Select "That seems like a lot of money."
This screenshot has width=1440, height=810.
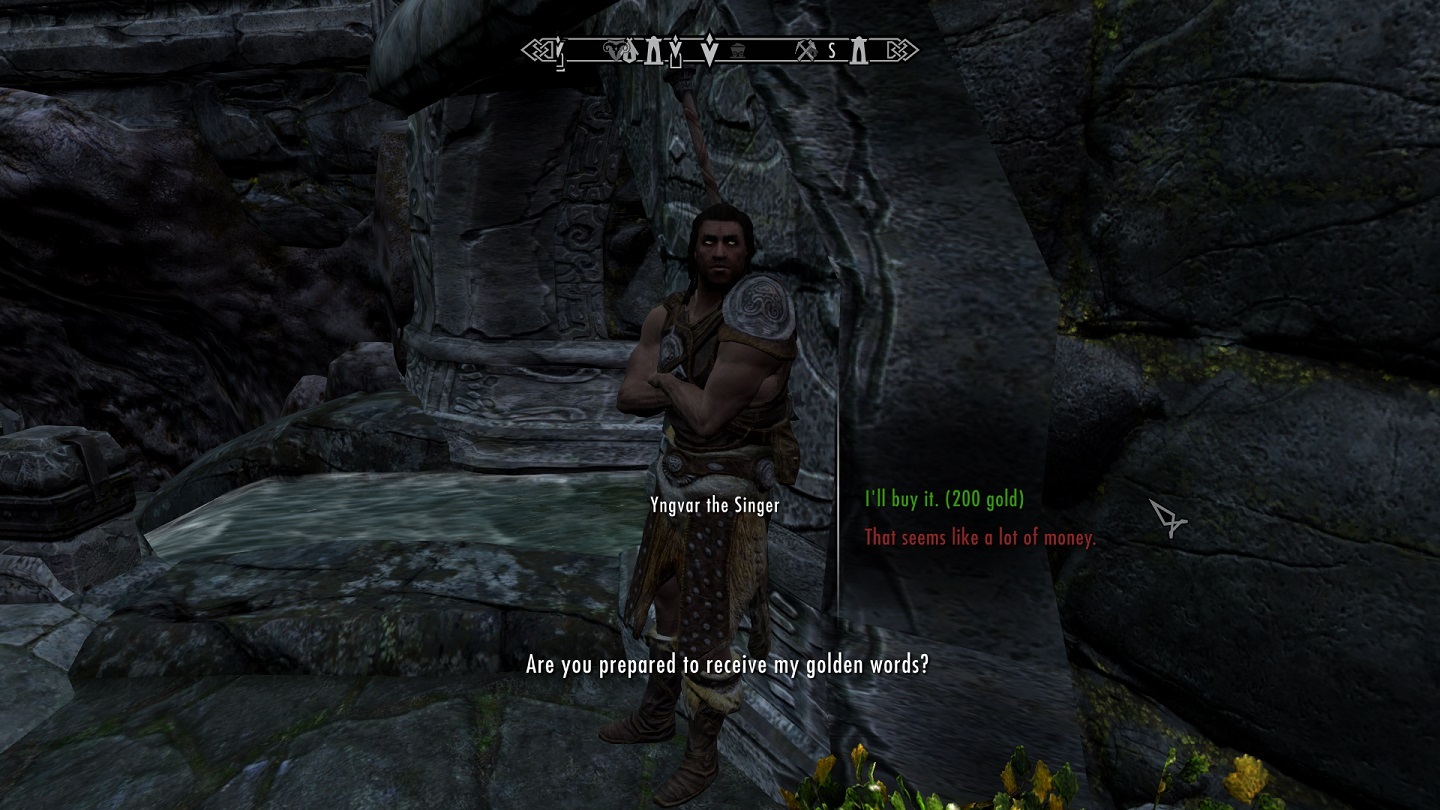(x=979, y=538)
